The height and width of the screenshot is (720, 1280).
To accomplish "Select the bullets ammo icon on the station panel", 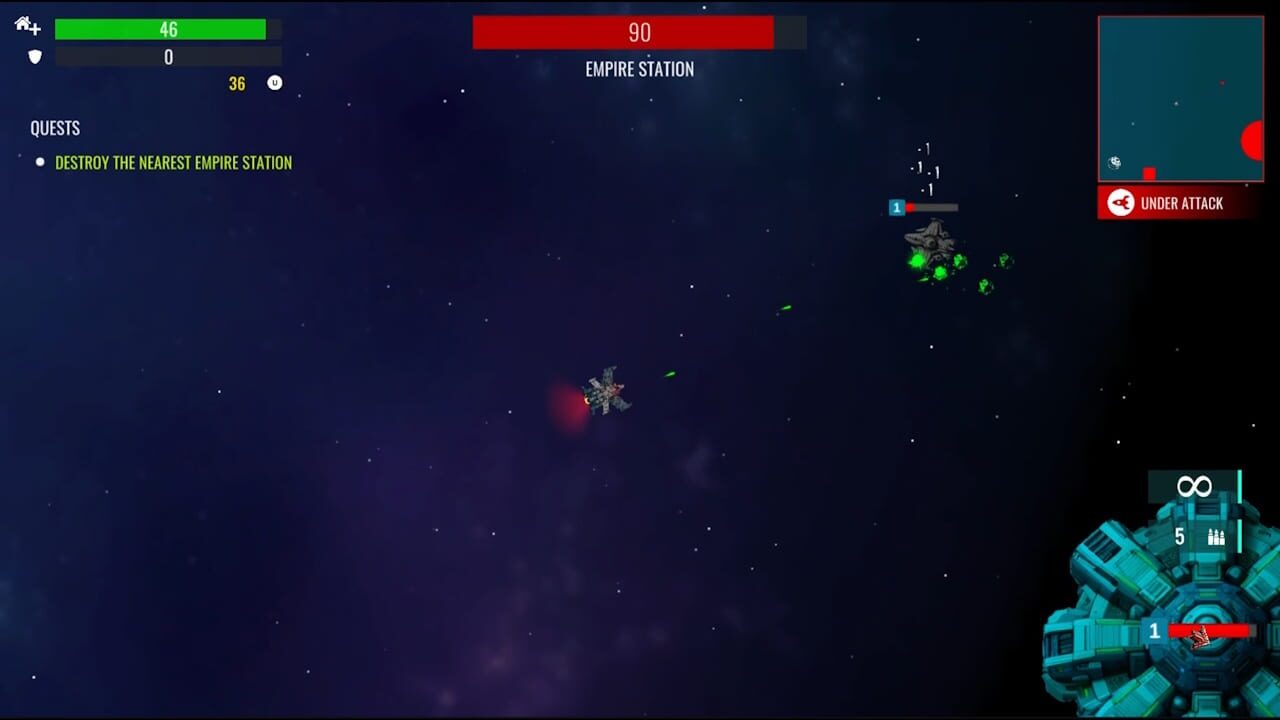I will click(x=1216, y=536).
